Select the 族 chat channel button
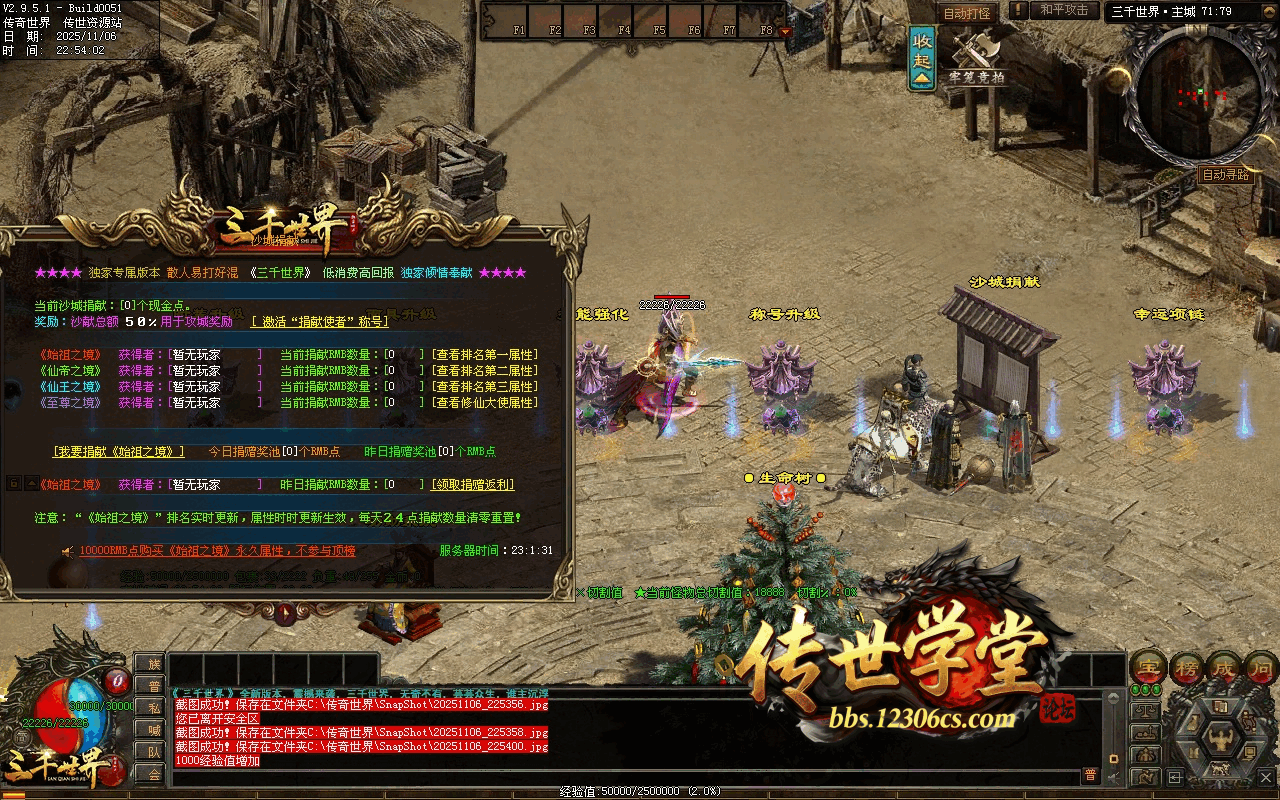The height and width of the screenshot is (800, 1280). [x=150, y=664]
